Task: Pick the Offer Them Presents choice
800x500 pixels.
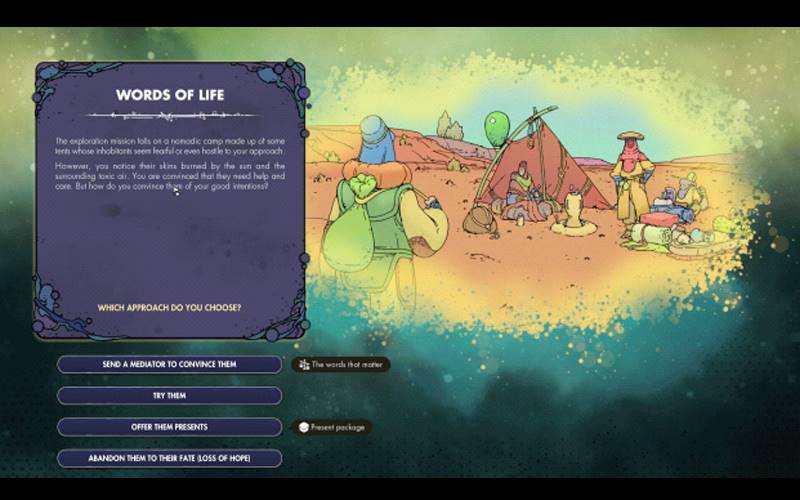Action: (x=169, y=427)
